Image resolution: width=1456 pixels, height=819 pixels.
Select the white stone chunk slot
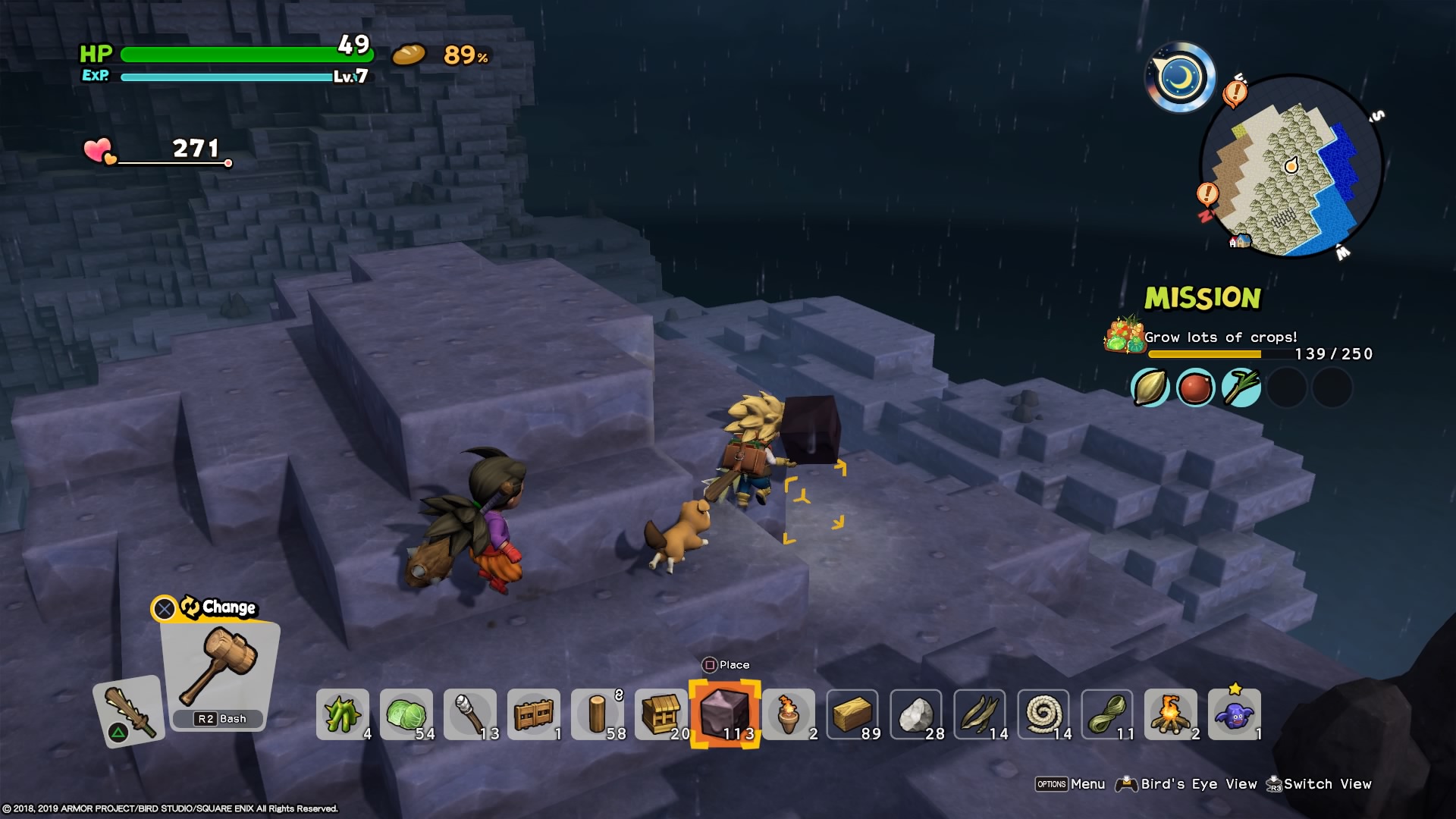[916, 714]
